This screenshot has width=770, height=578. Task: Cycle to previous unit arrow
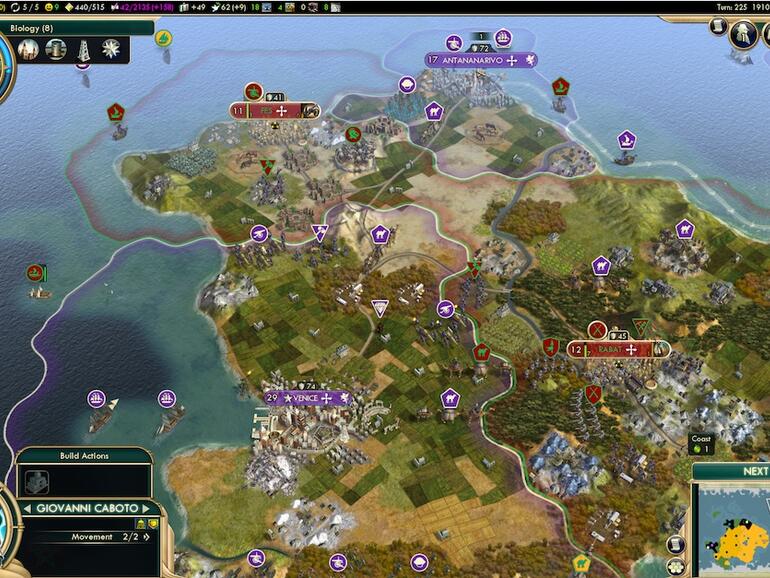click(x=27, y=508)
